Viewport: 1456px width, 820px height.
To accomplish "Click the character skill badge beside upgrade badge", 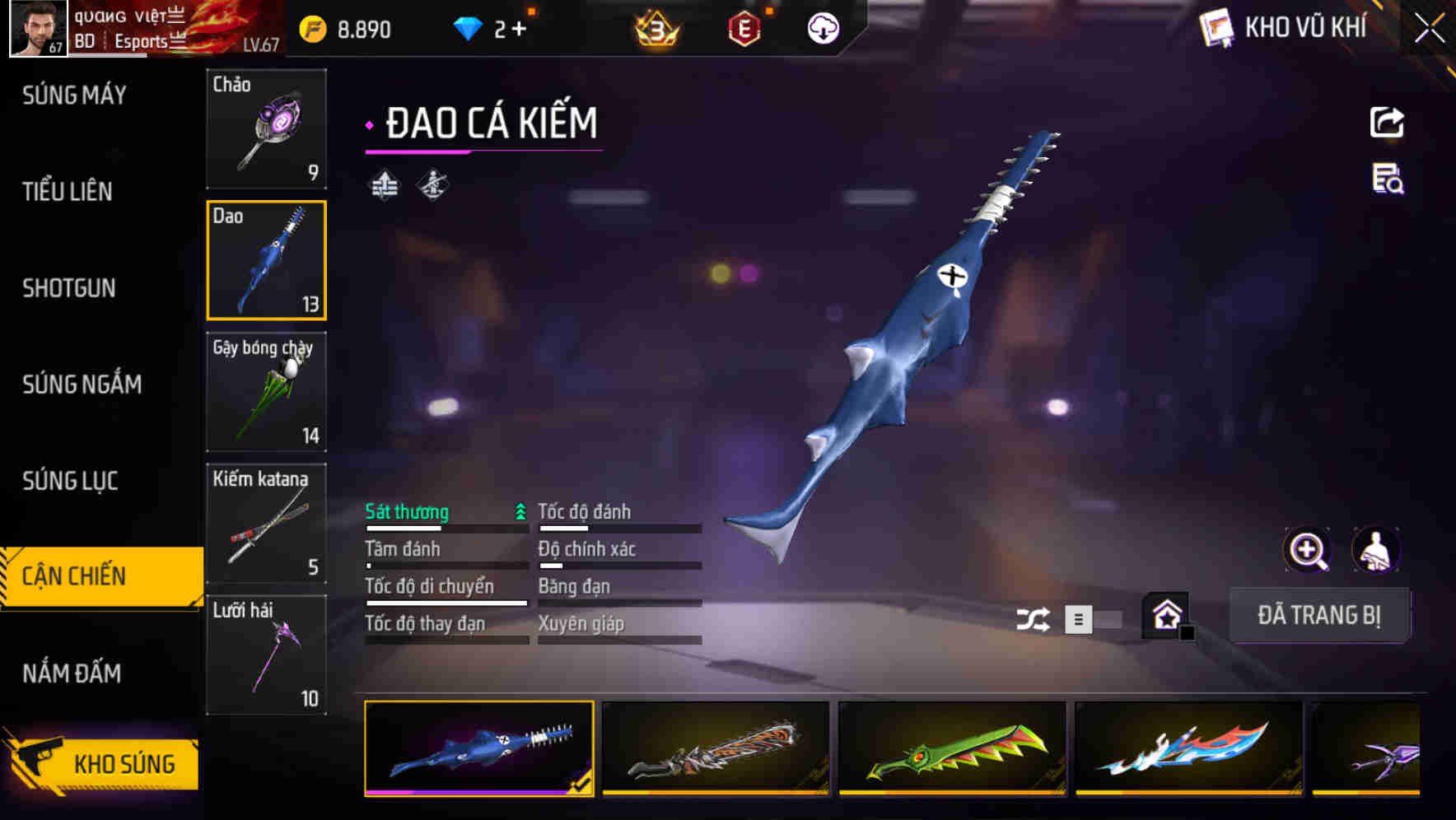I will click(432, 184).
